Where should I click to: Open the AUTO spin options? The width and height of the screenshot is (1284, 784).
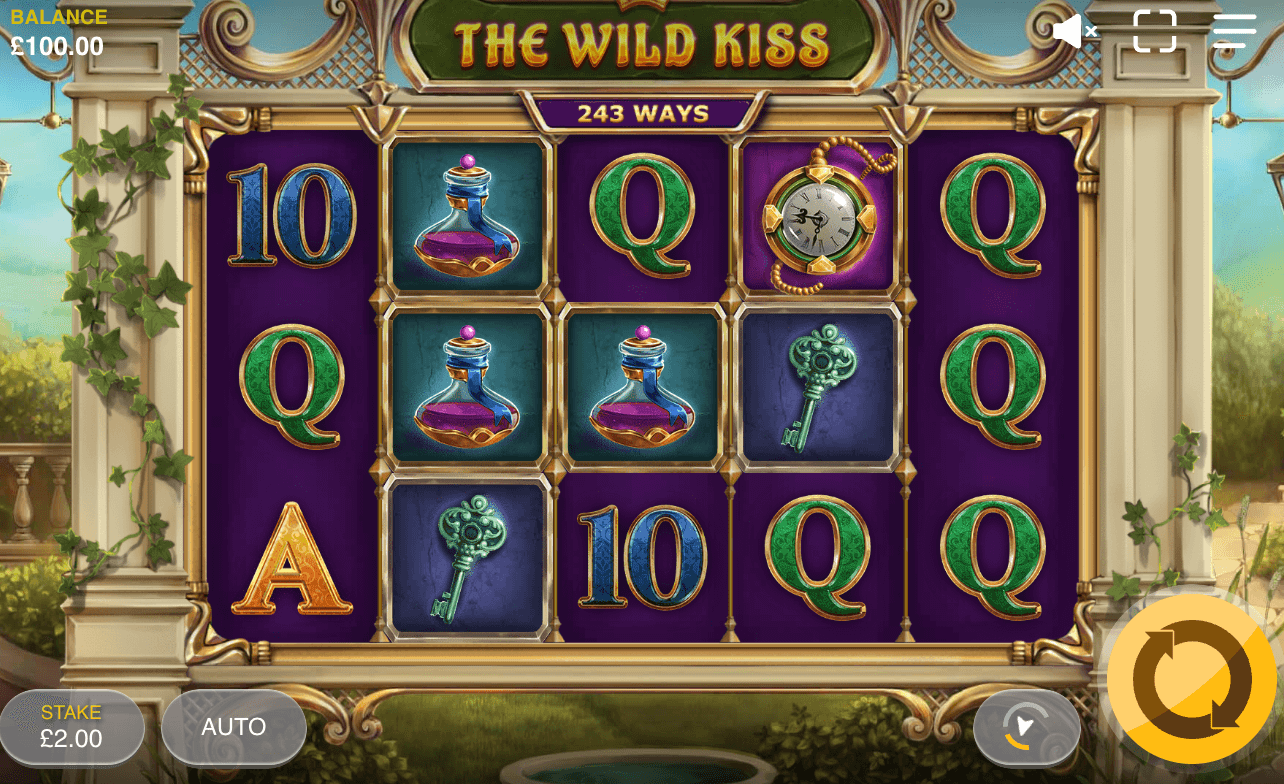234,727
